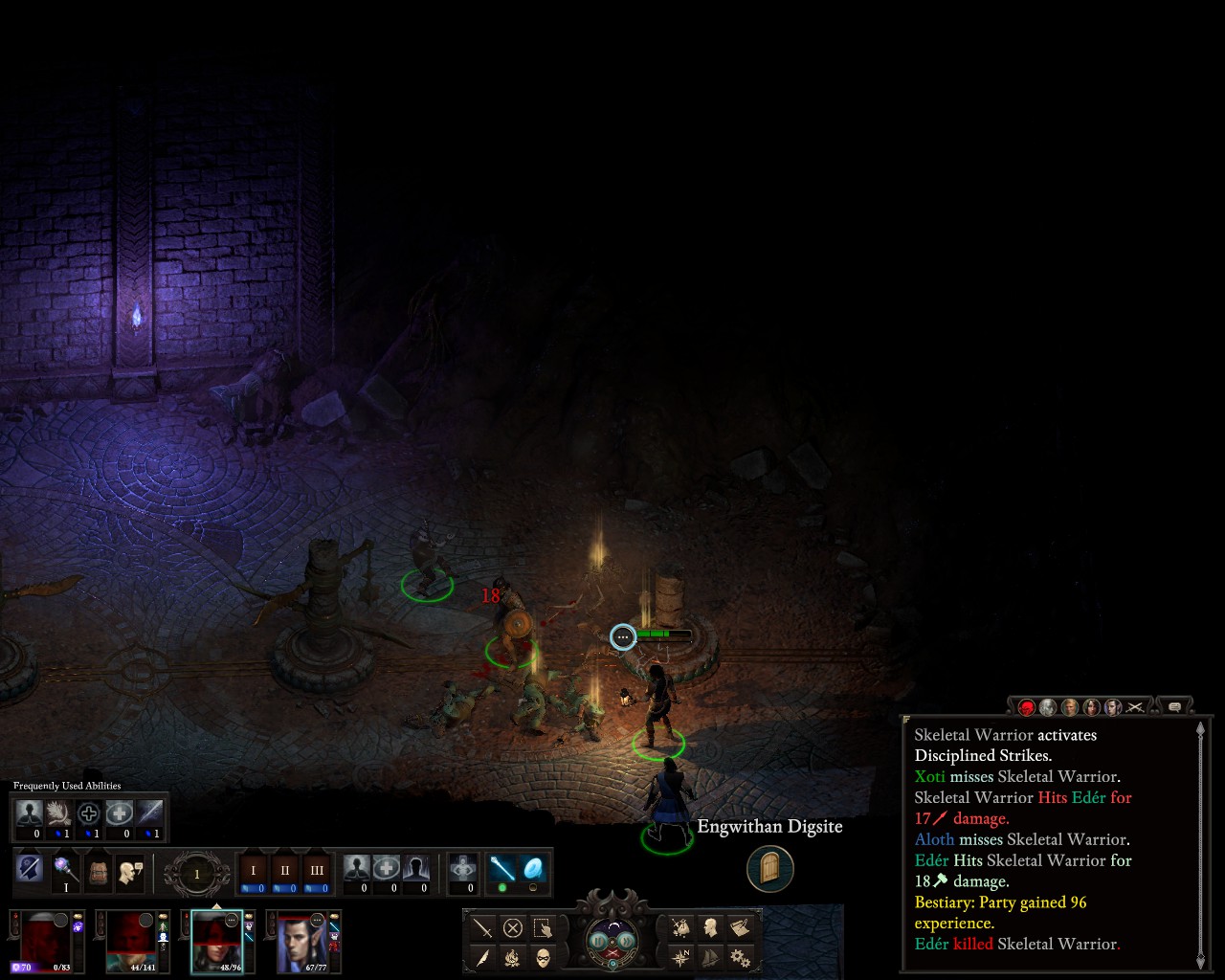Select the highlighted portrait with 48/96 health
The image size is (1225, 980).
[216, 940]
